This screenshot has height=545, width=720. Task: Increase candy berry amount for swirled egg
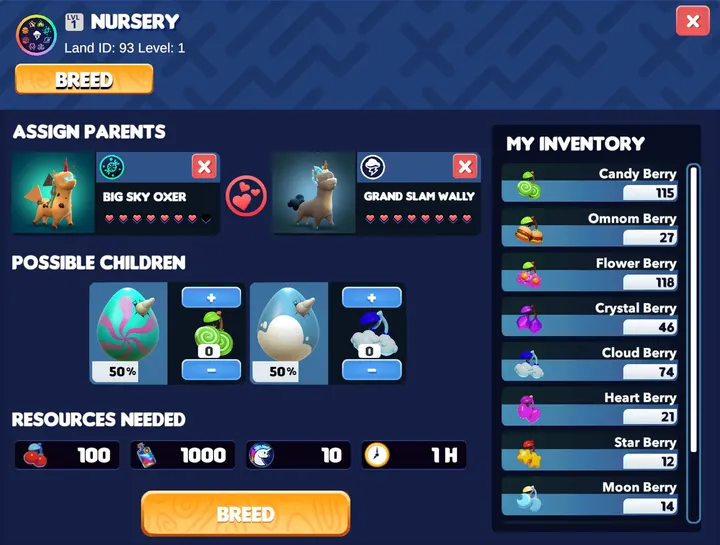[x=211, y=297]
